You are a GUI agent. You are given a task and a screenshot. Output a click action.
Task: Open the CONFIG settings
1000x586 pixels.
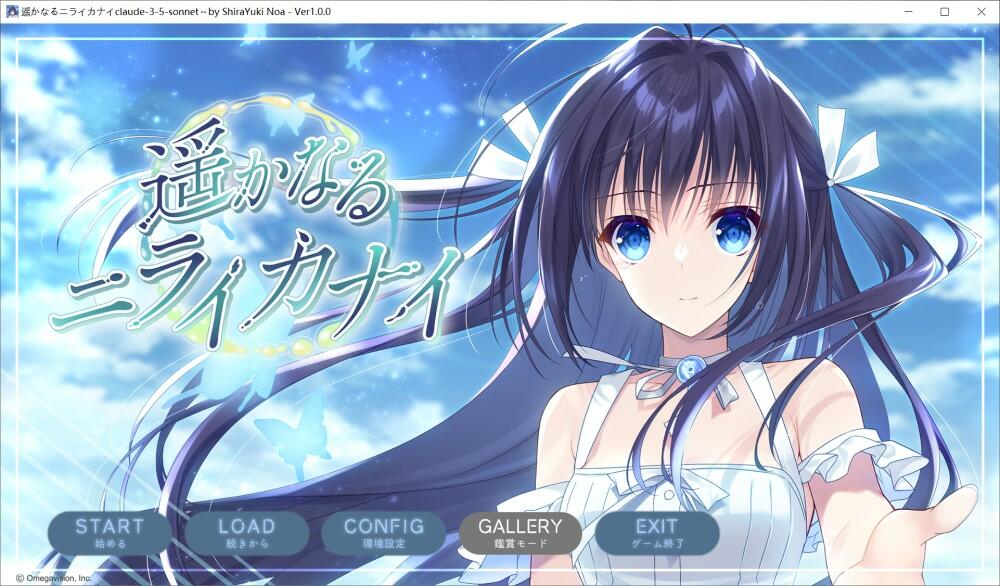[383, 532]
